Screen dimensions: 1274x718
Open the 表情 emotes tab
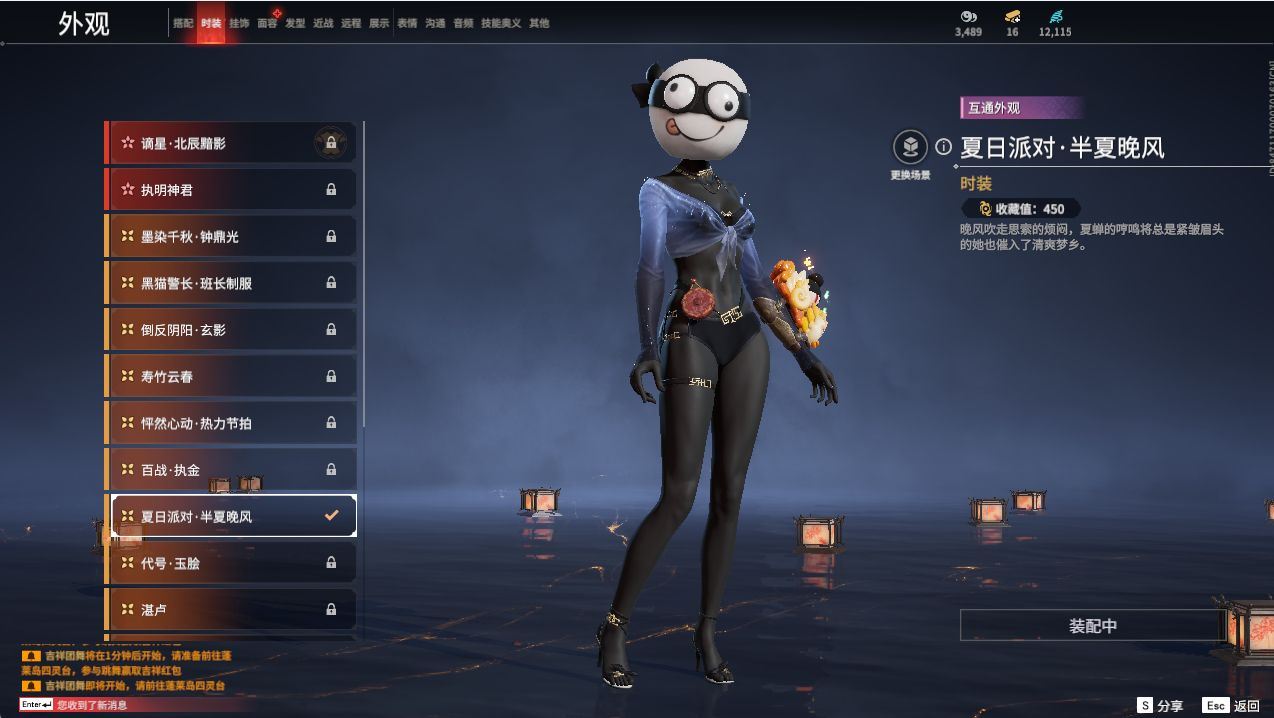click(x=407, y=23)
